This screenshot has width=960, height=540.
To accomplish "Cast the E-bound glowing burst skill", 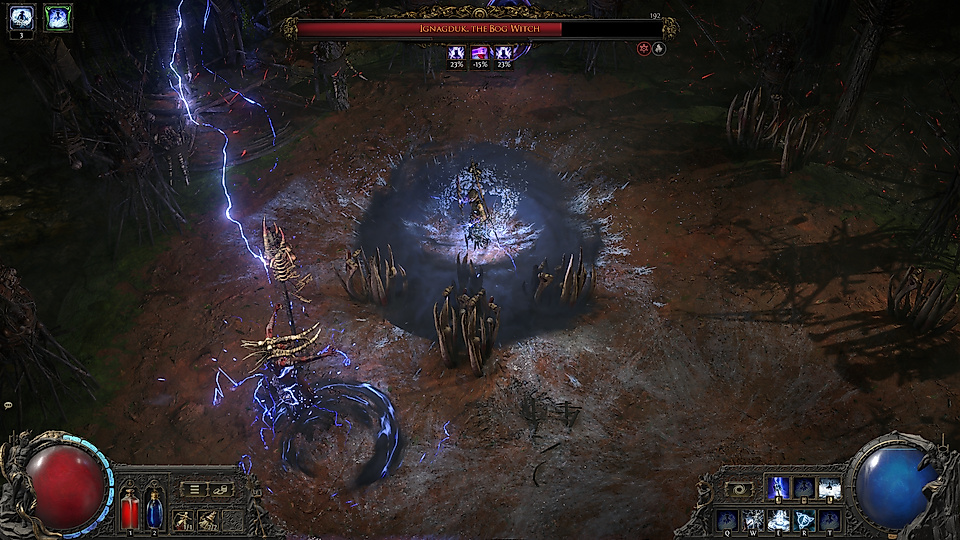I will (x=778, y=520).
